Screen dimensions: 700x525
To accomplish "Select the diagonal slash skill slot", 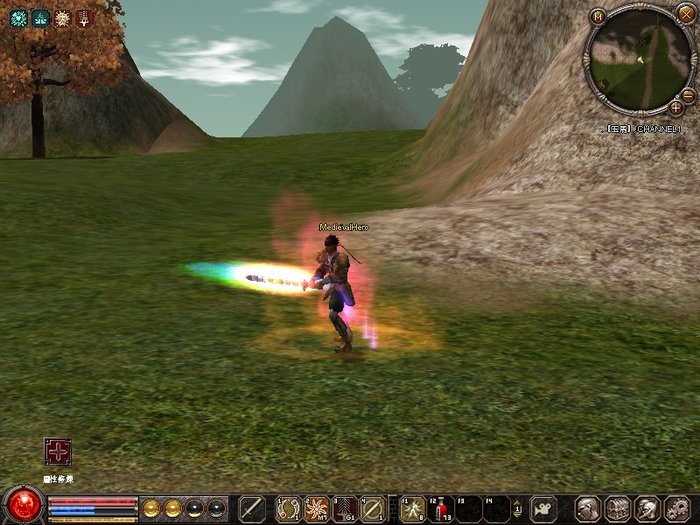I will pyautogui.click(x=372, y=508).
